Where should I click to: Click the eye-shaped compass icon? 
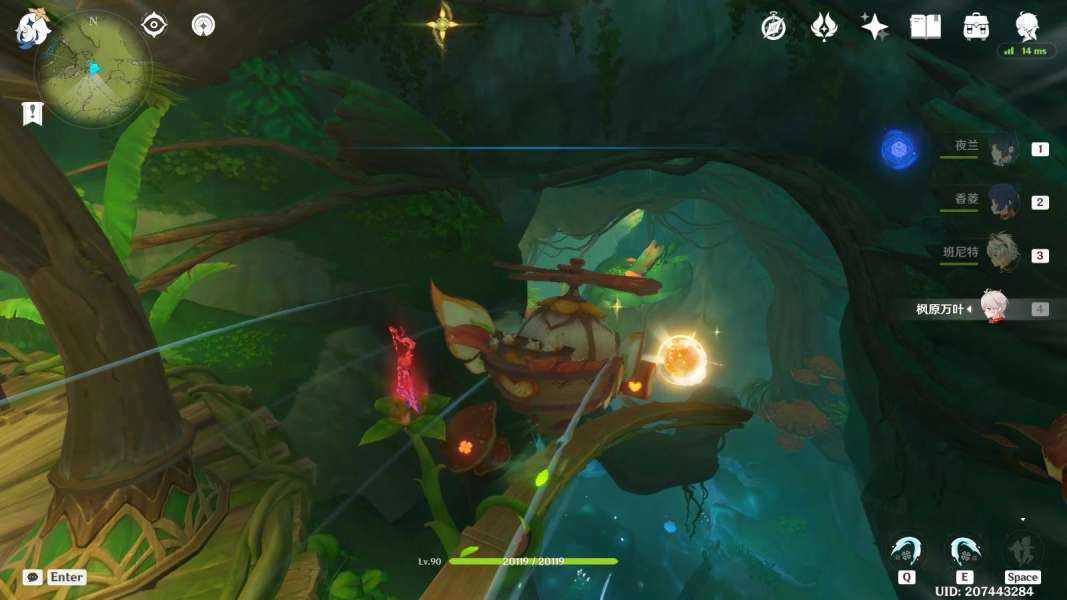pyautogui.click(x=154, y=25)
